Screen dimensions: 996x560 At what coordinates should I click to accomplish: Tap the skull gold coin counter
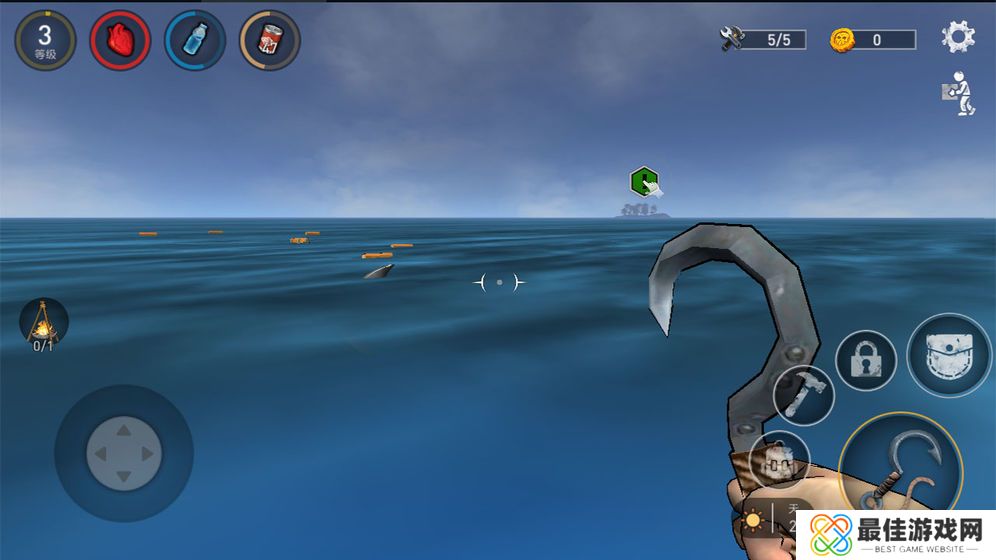(x=872, y=40)
